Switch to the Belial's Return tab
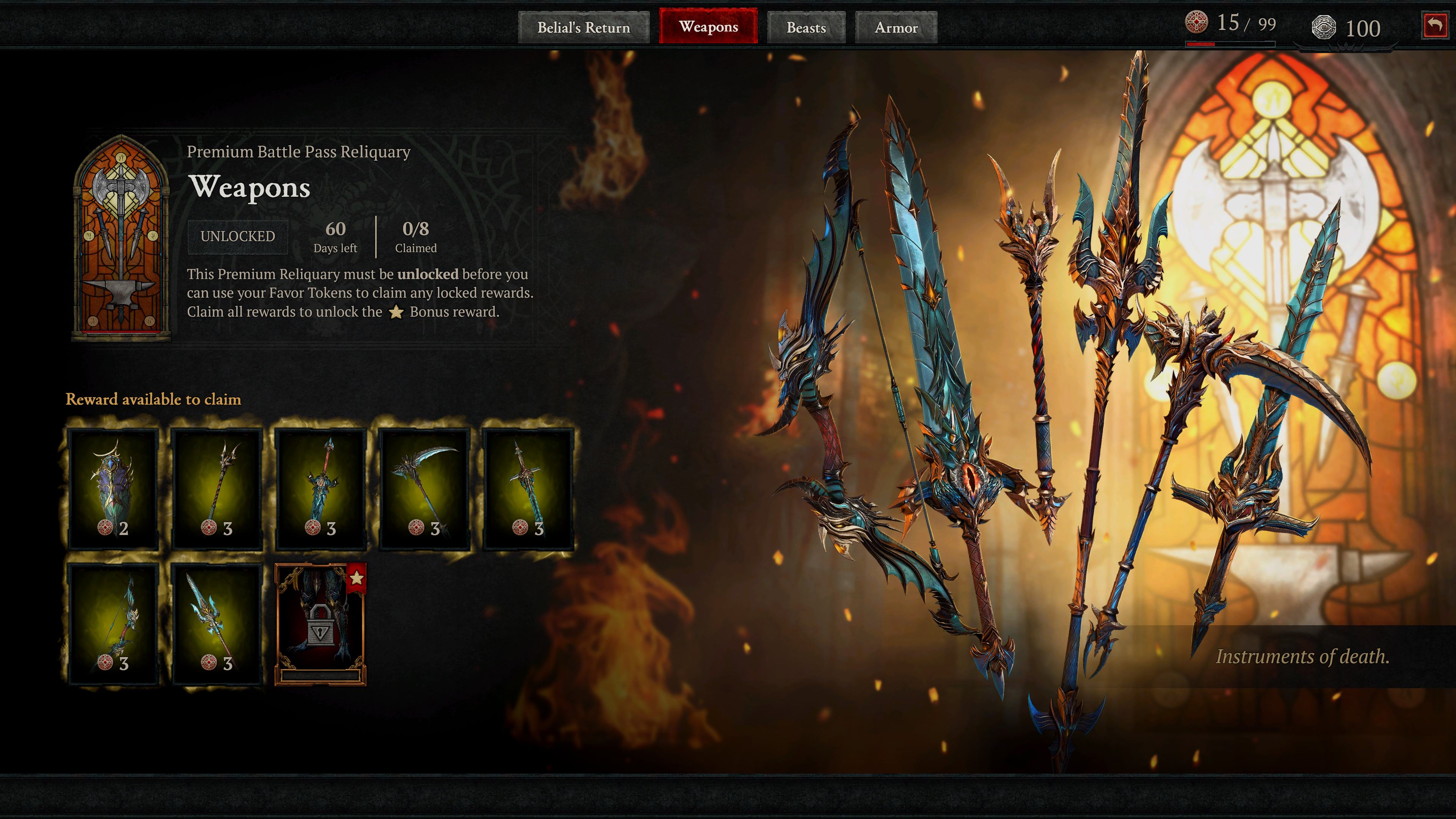This screenshot has height=819, width=1456. (x=583, y=27)
